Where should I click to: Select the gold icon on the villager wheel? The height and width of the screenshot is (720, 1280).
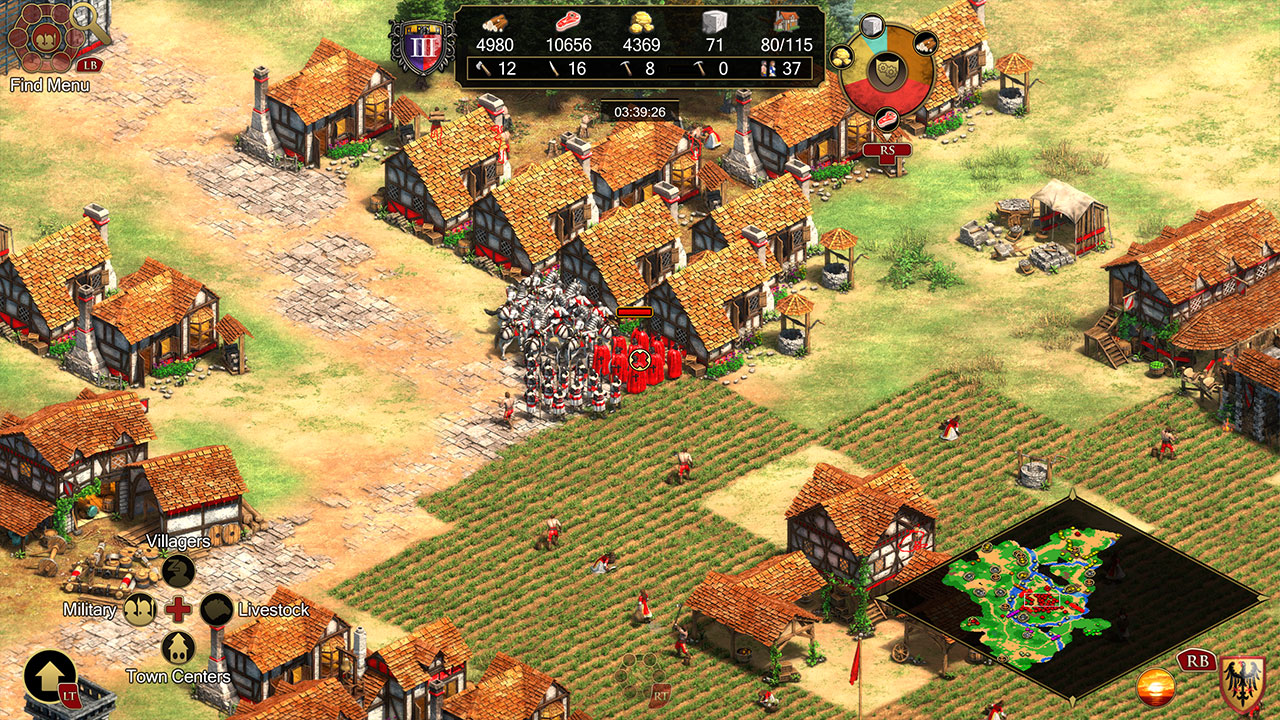point(843,58)
